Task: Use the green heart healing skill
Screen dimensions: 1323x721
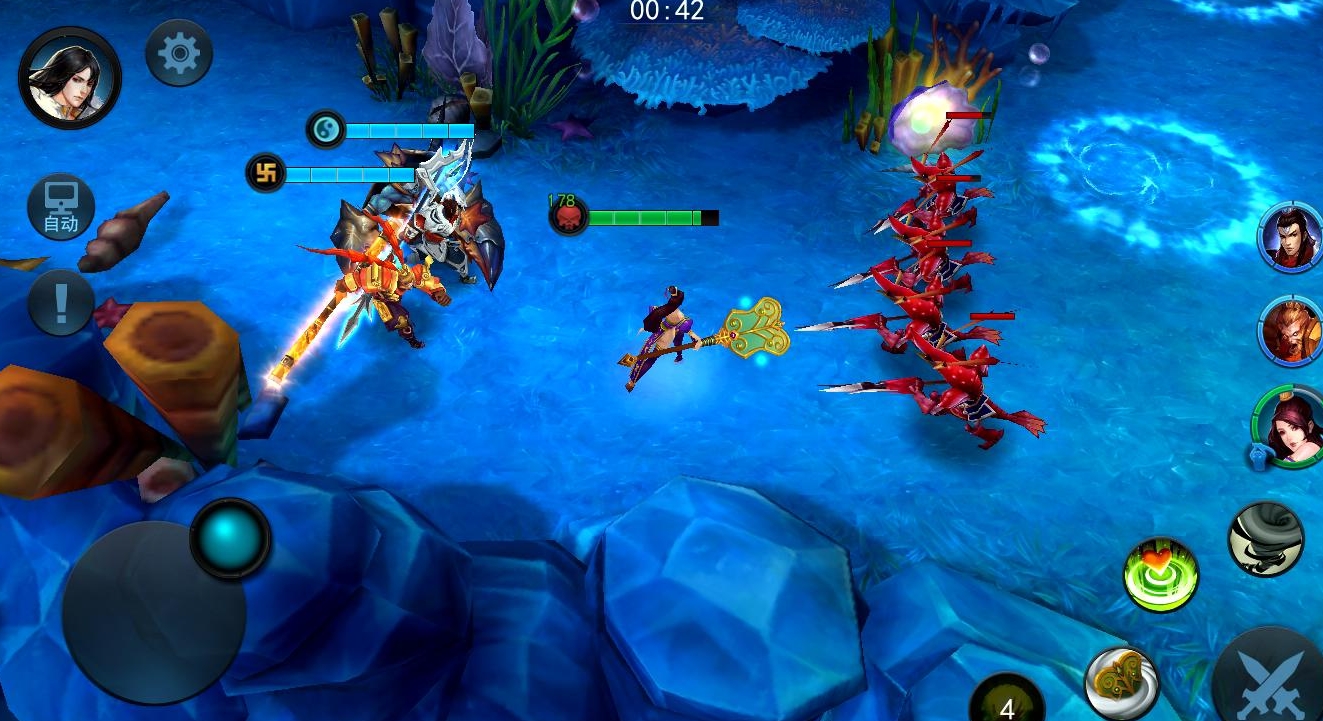Action: 1160,575
